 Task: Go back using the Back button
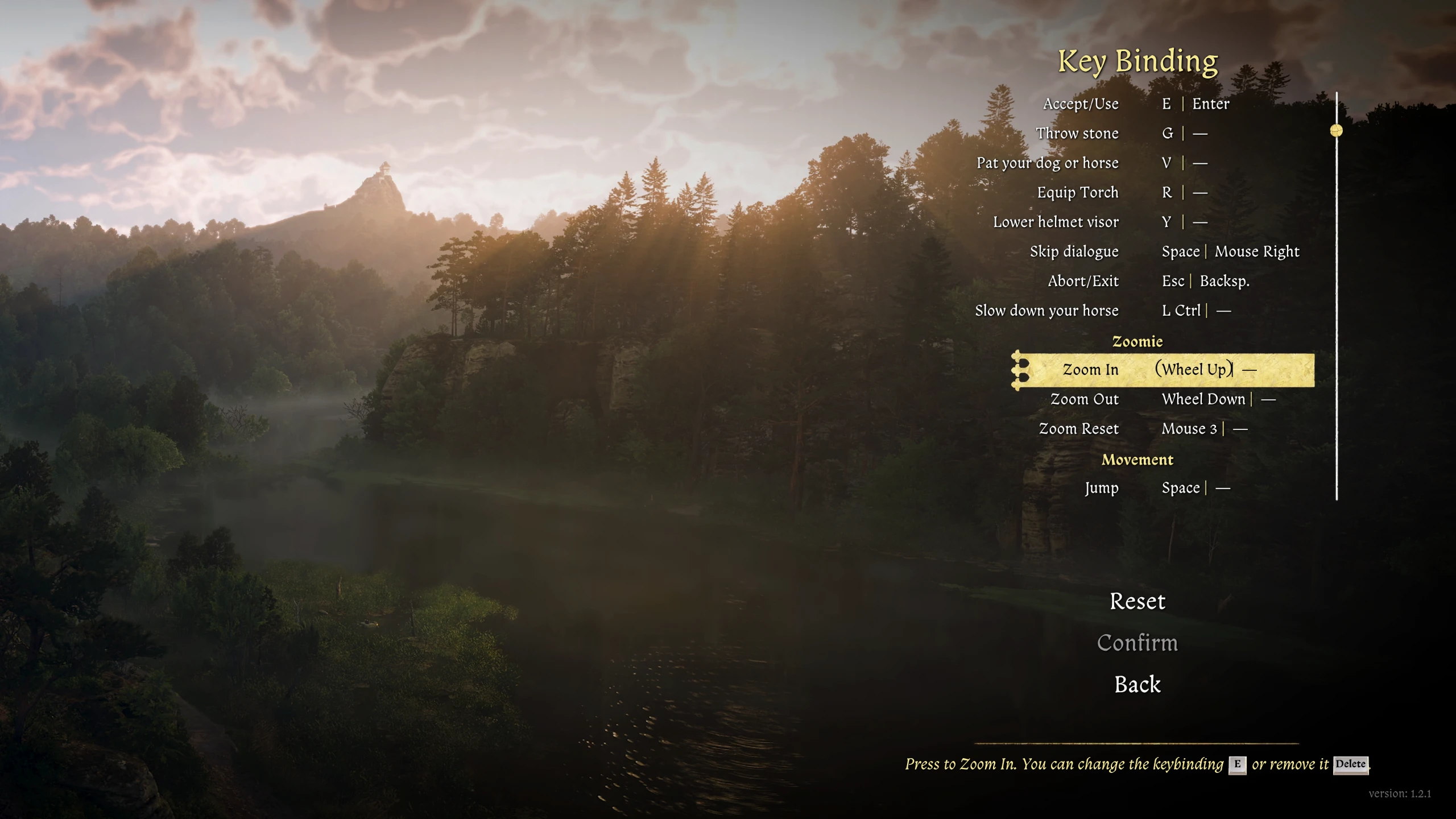(x=1137, y=685)
